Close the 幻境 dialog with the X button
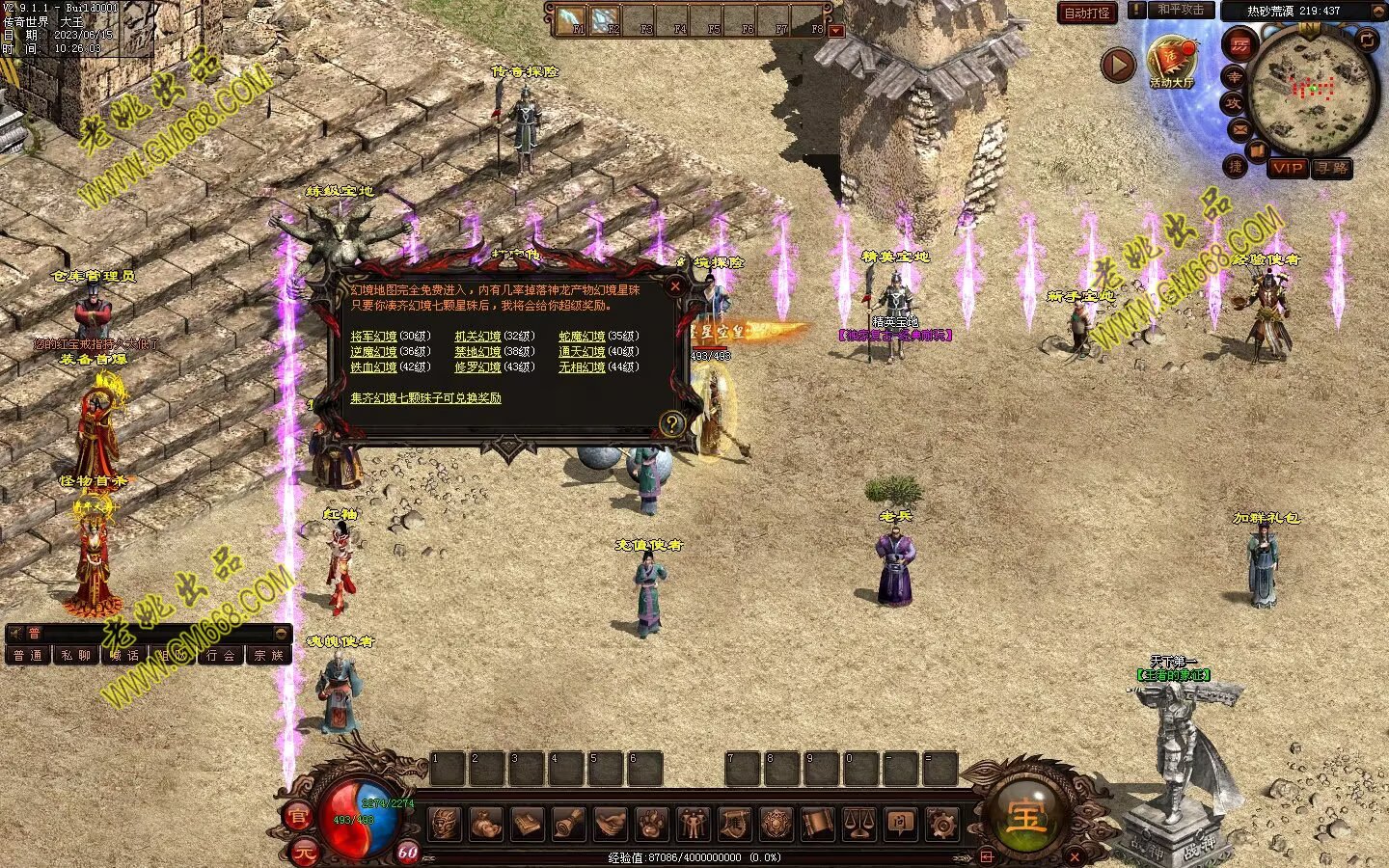1389x868 pixels. [675, 285]
